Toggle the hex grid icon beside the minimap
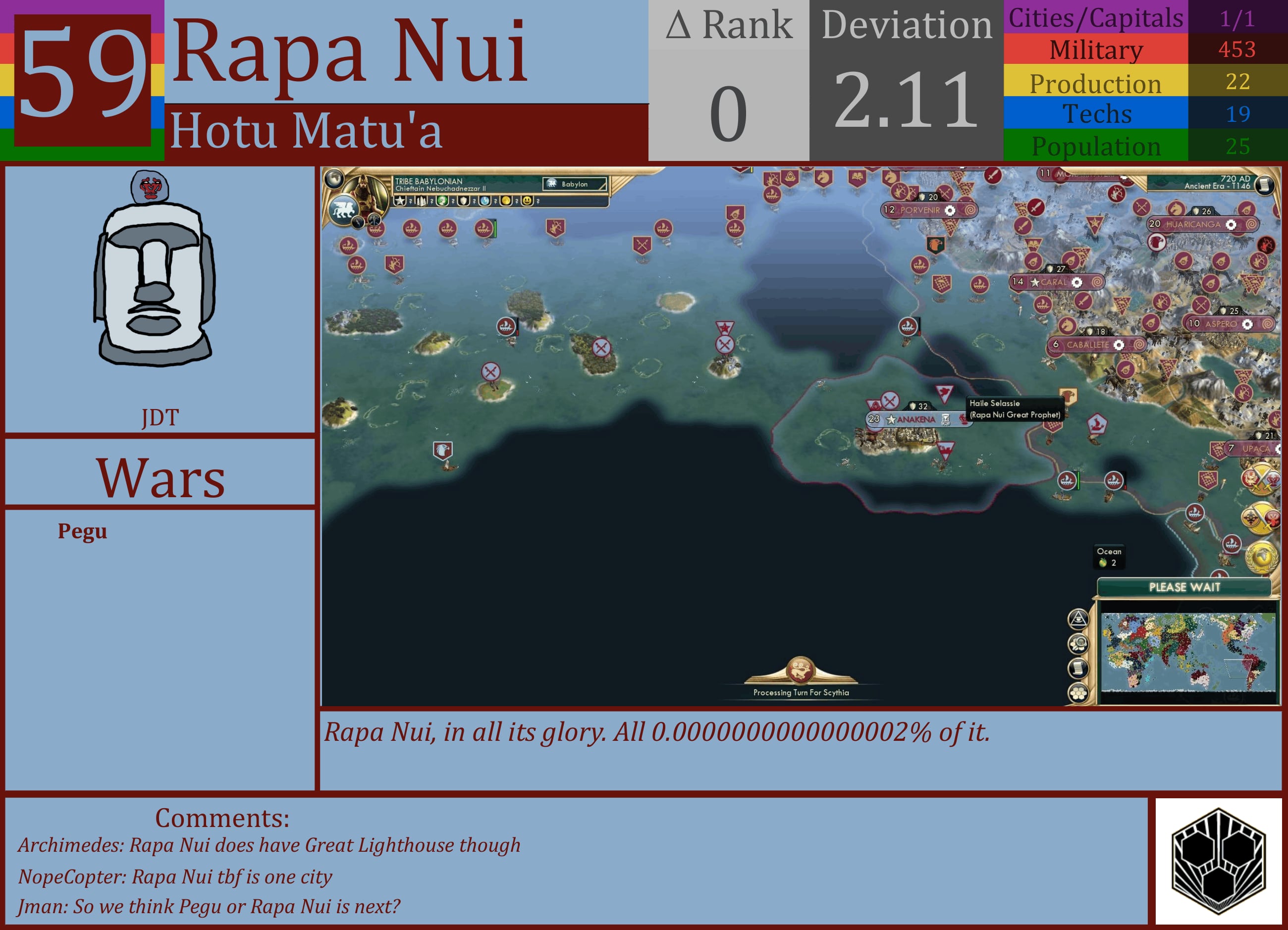This screenshot has height=930, width=1288. pos(1078,693)
